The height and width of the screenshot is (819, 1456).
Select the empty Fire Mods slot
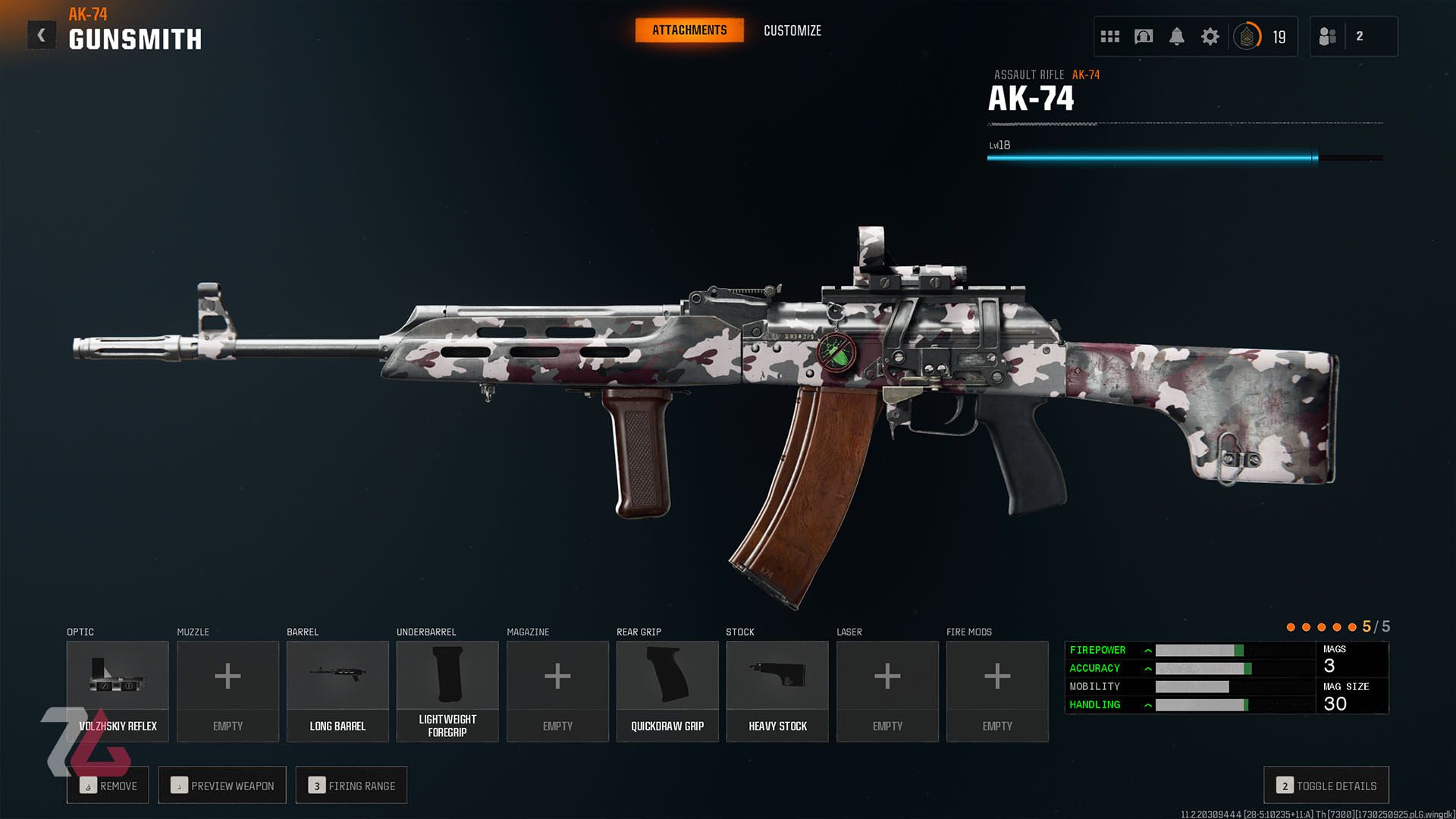(997, 690)
